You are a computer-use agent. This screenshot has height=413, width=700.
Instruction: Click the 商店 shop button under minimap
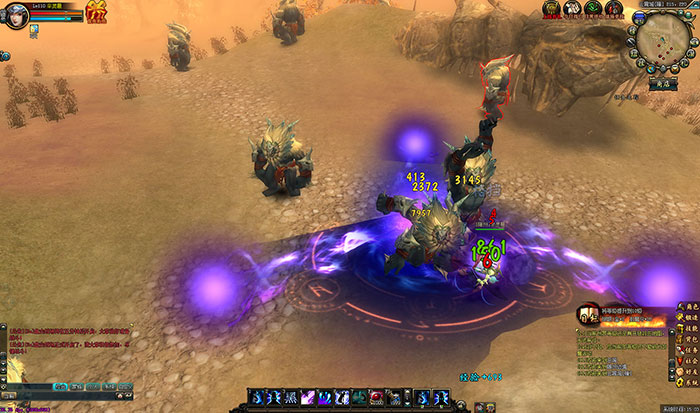tap(661, 86)
